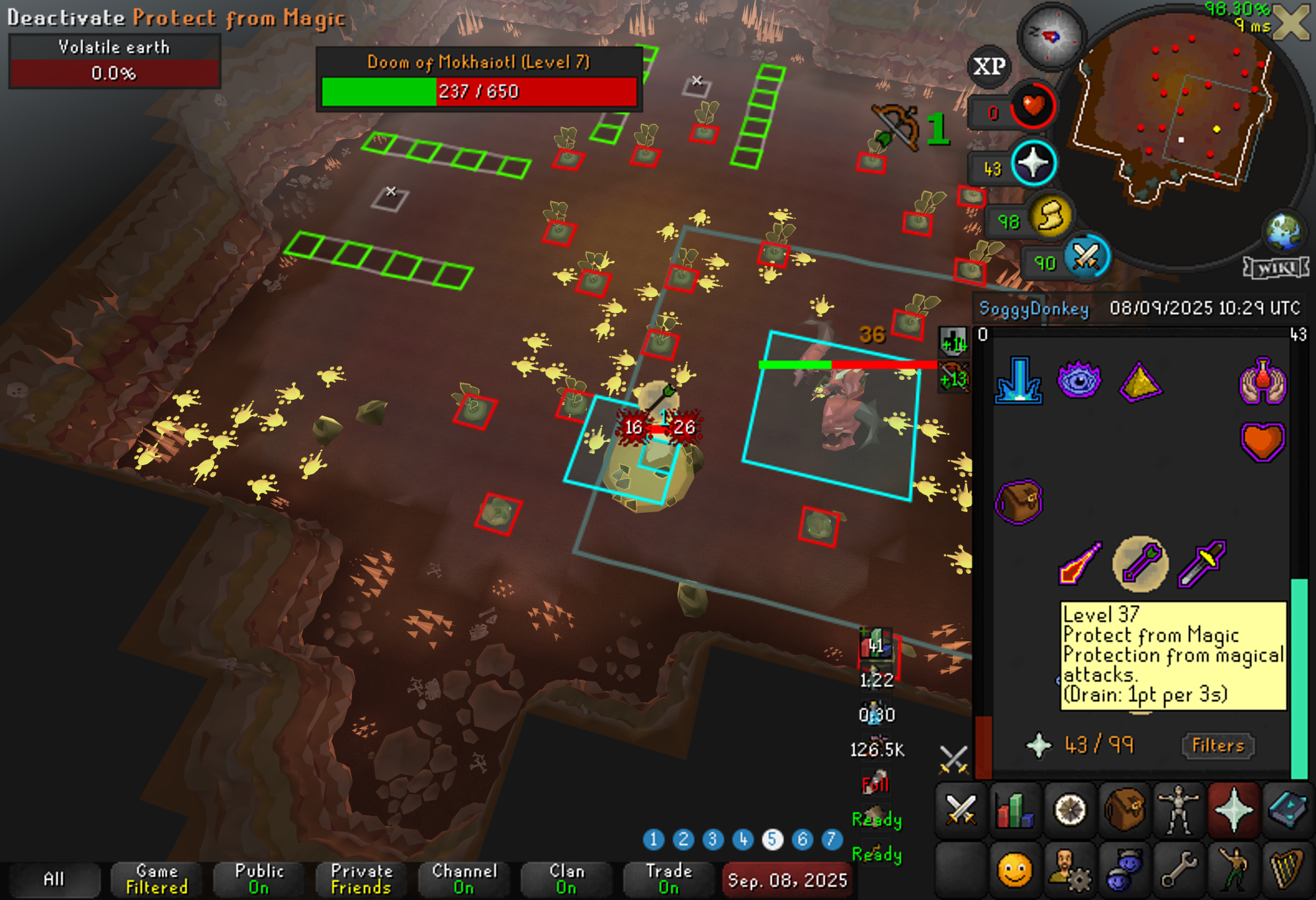Select the Clan chat tab
This screenshot has width=1316, height=900.
click(x=566, y=879)
